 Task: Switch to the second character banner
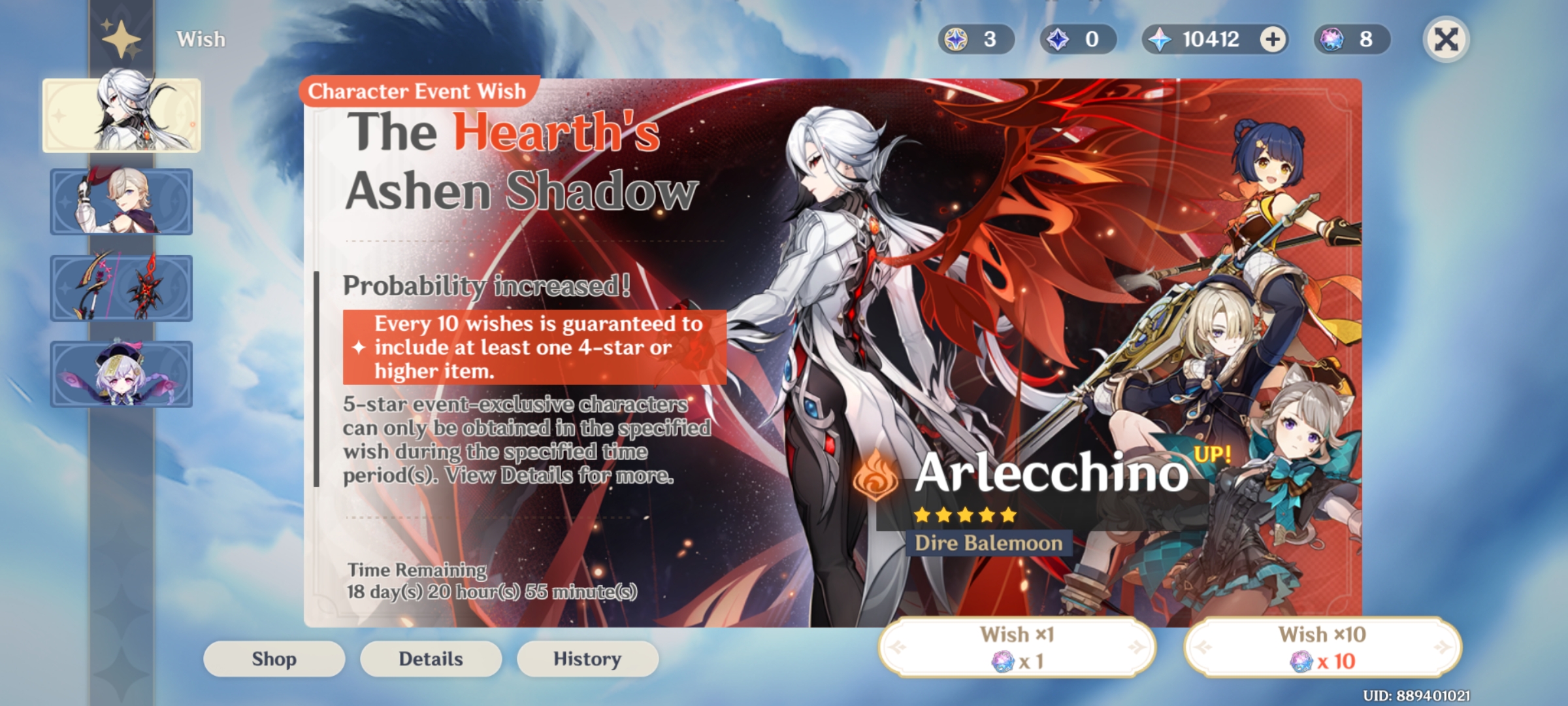point(121,201)
